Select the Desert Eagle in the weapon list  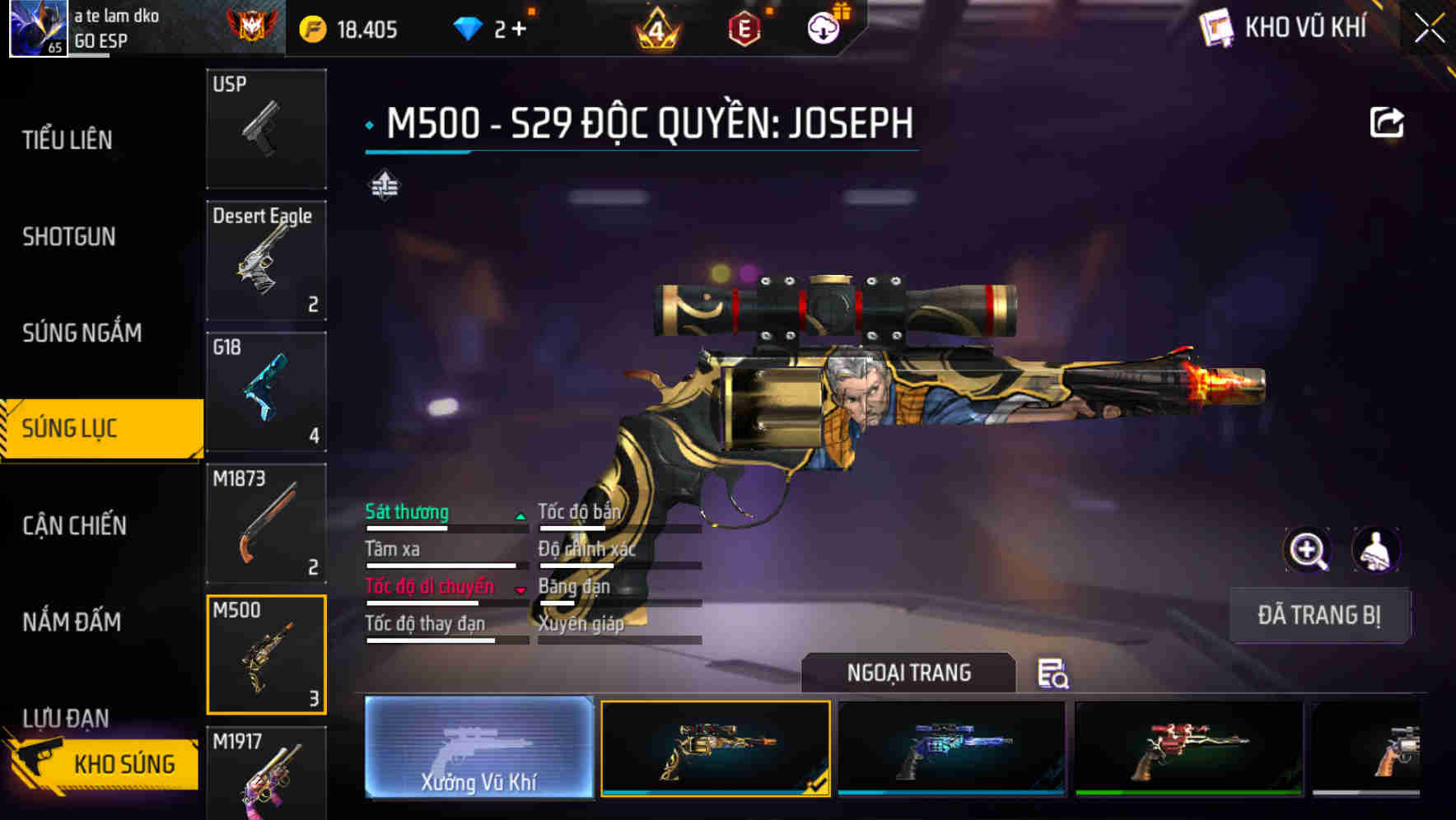click(x=266, y=260)
